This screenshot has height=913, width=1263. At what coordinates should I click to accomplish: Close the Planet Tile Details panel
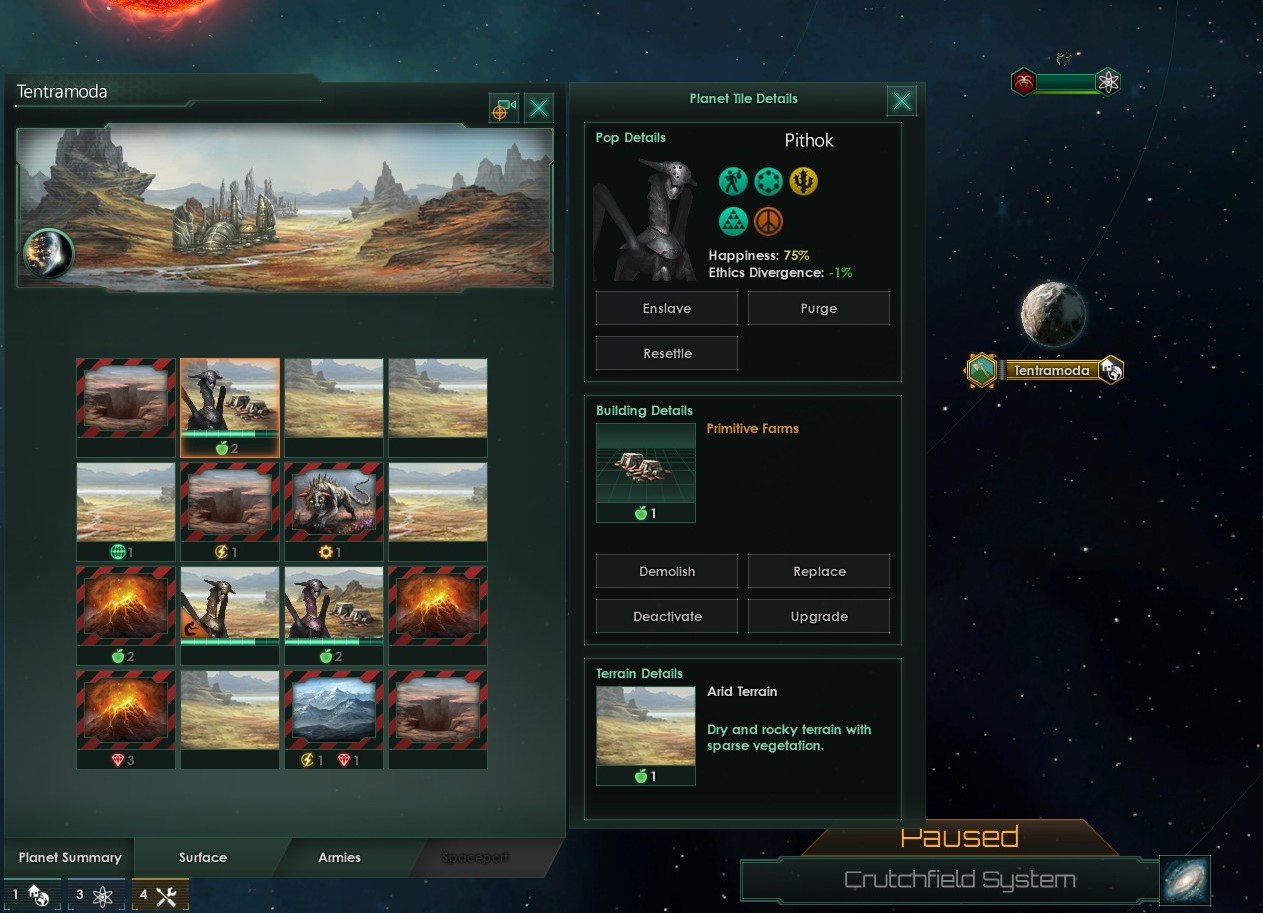coord(901,100)
